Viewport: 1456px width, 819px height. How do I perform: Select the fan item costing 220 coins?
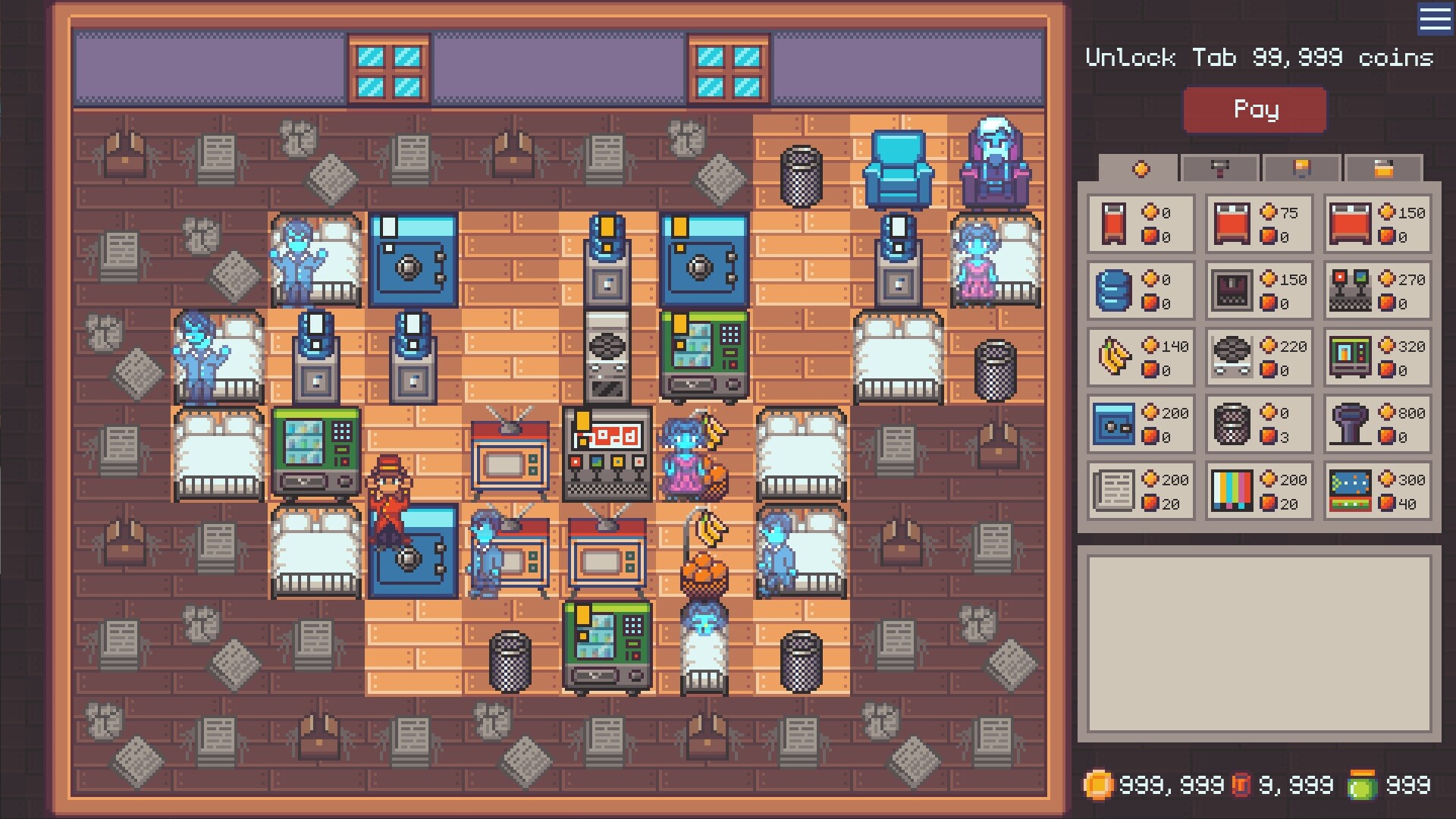pyautogui.click(x=1259, y=358)
